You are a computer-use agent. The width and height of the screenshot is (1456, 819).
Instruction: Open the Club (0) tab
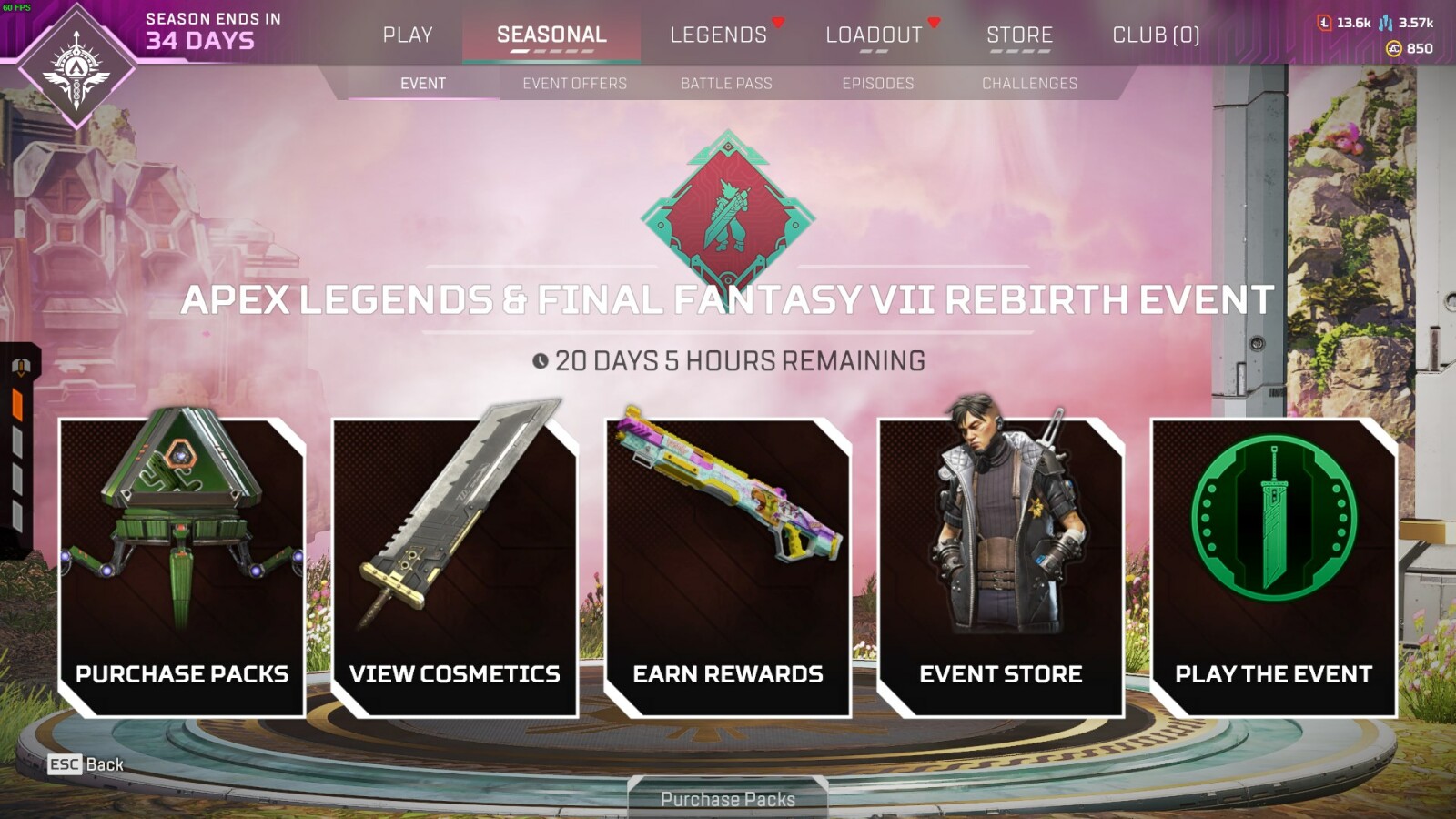1156,35
